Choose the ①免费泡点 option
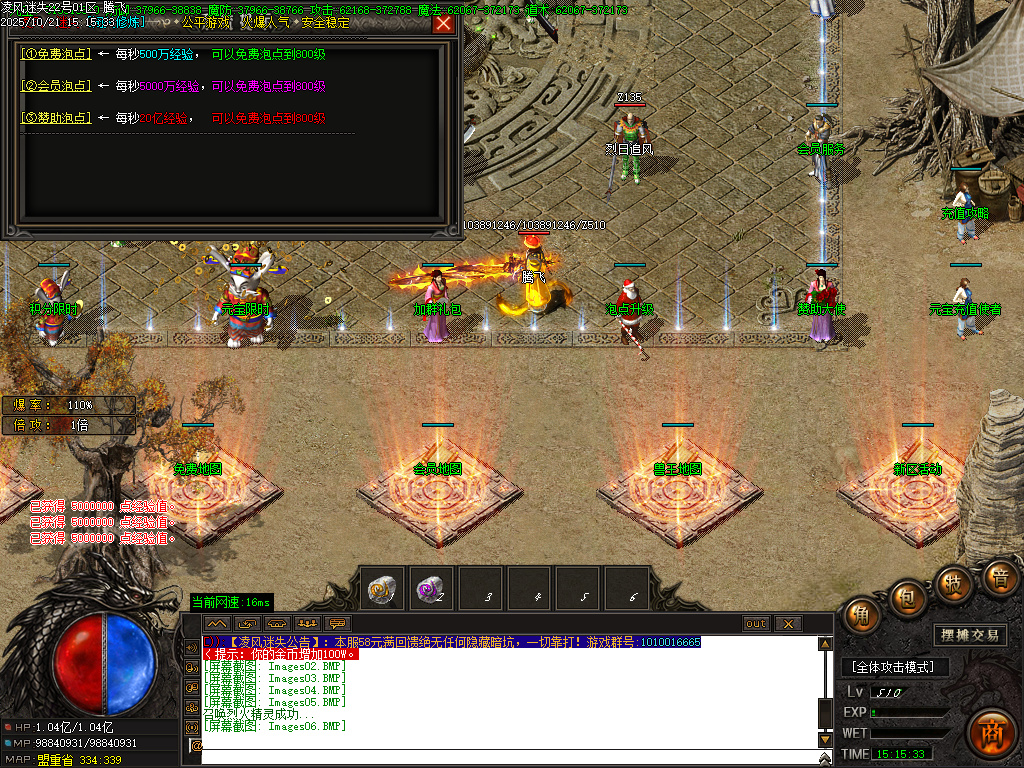The image size is (1024, 768). (56, 54)
